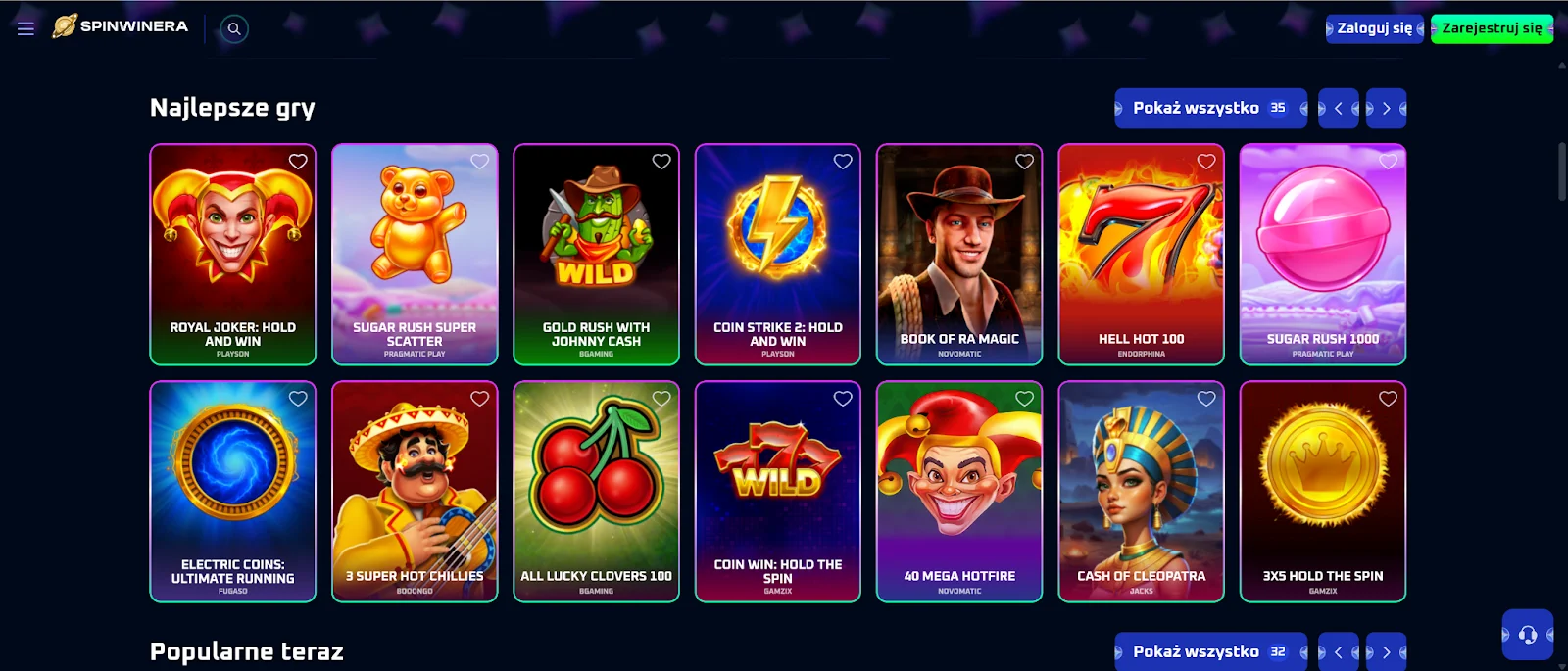Open Coin Strike 2: Hold and Win

tap(778, 254)
